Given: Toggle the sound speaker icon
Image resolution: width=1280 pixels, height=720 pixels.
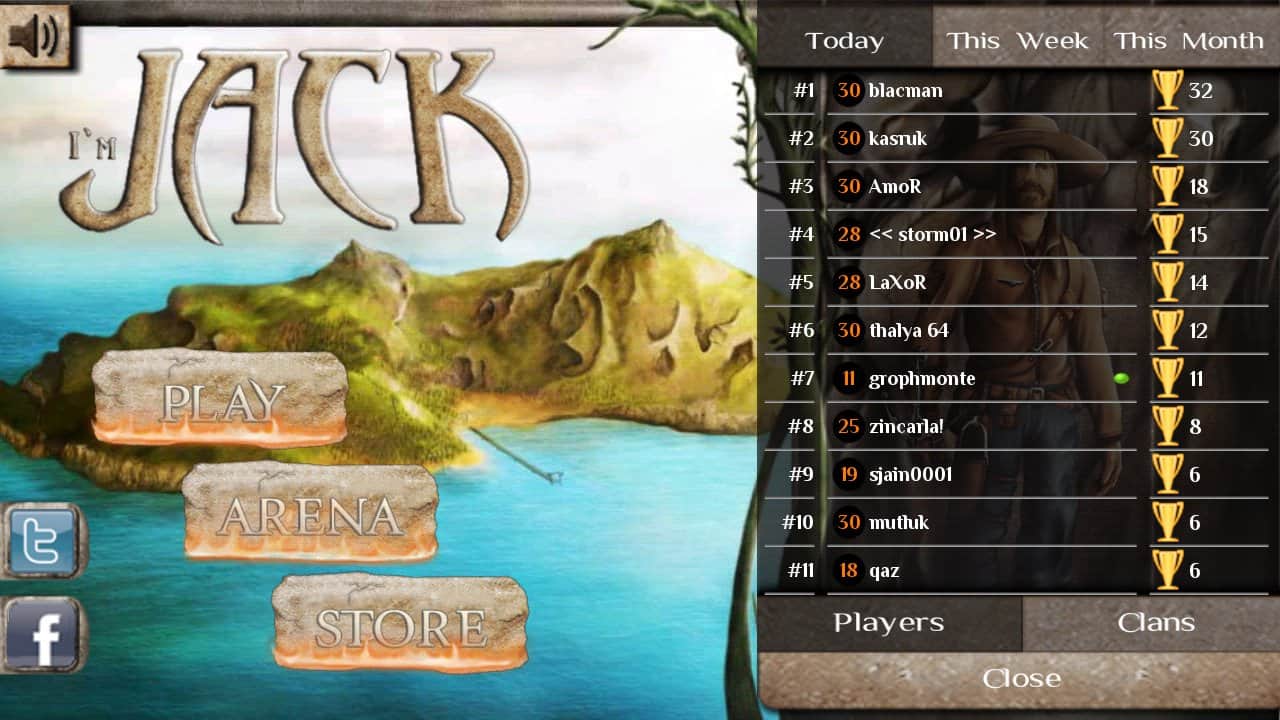Looking at the screenshot, I should click(34, 36).
